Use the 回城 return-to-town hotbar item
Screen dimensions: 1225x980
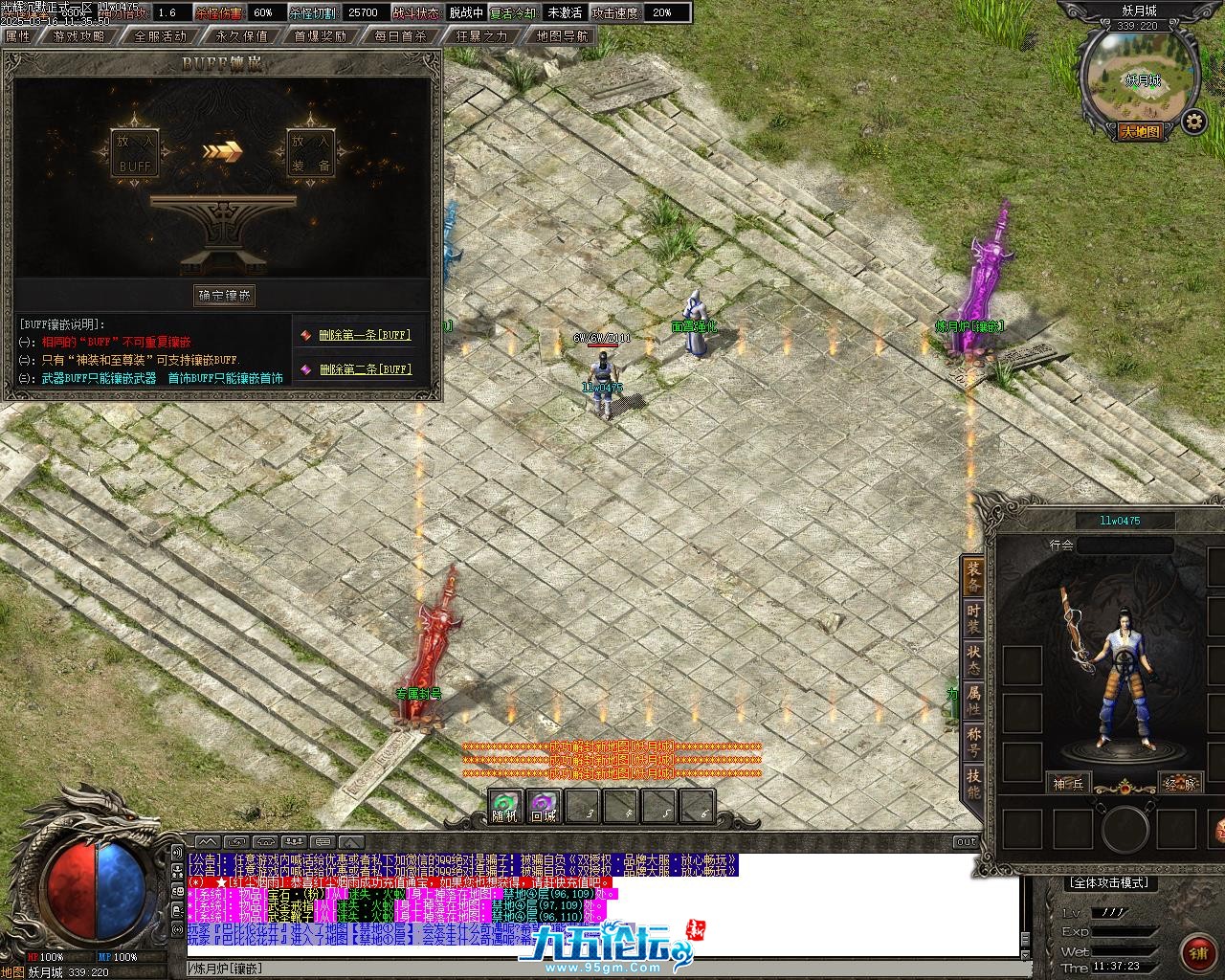coord(544,808)
